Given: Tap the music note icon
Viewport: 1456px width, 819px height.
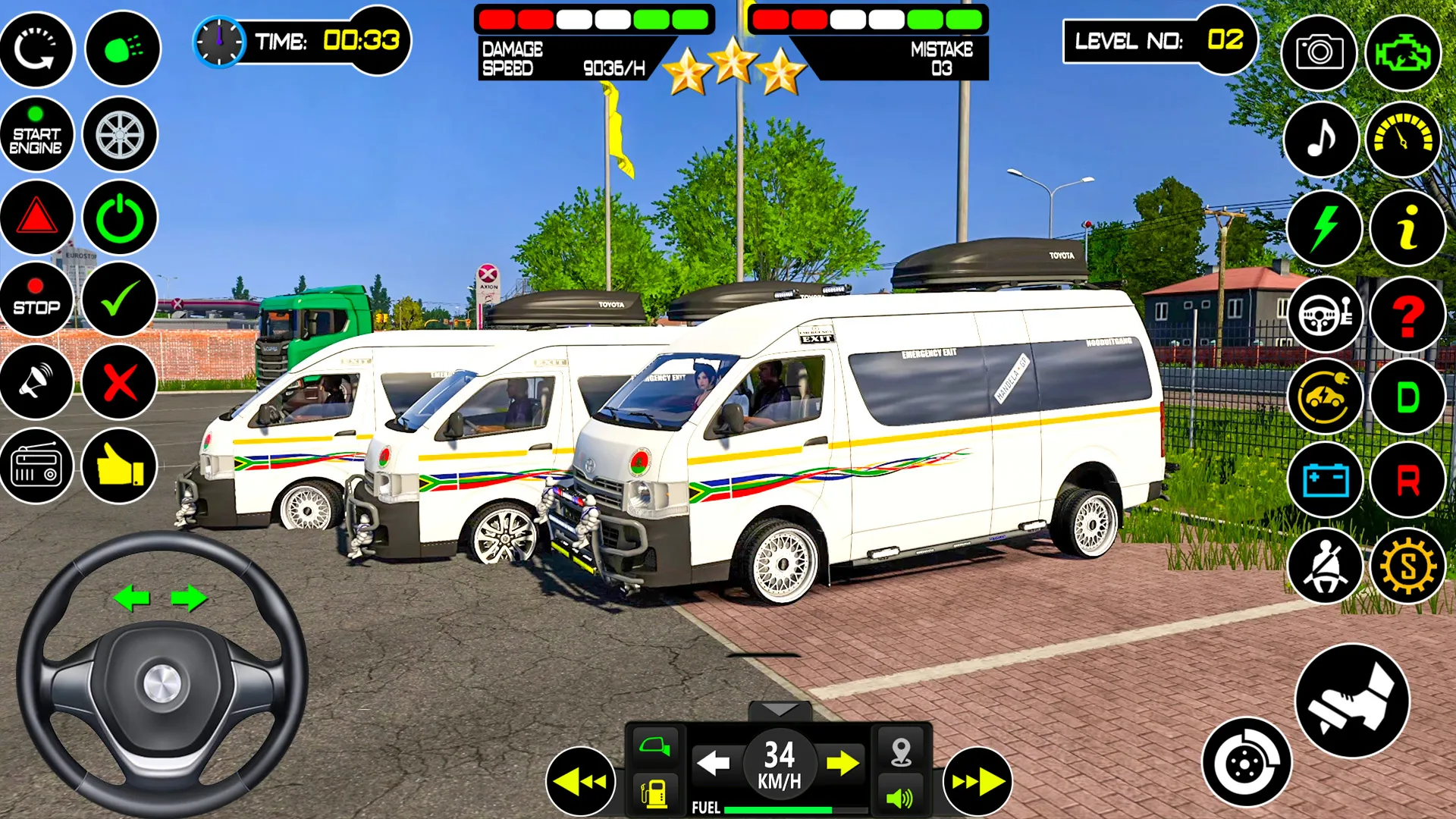Looking at the screenshot, I should click(x=1320, y=139).
